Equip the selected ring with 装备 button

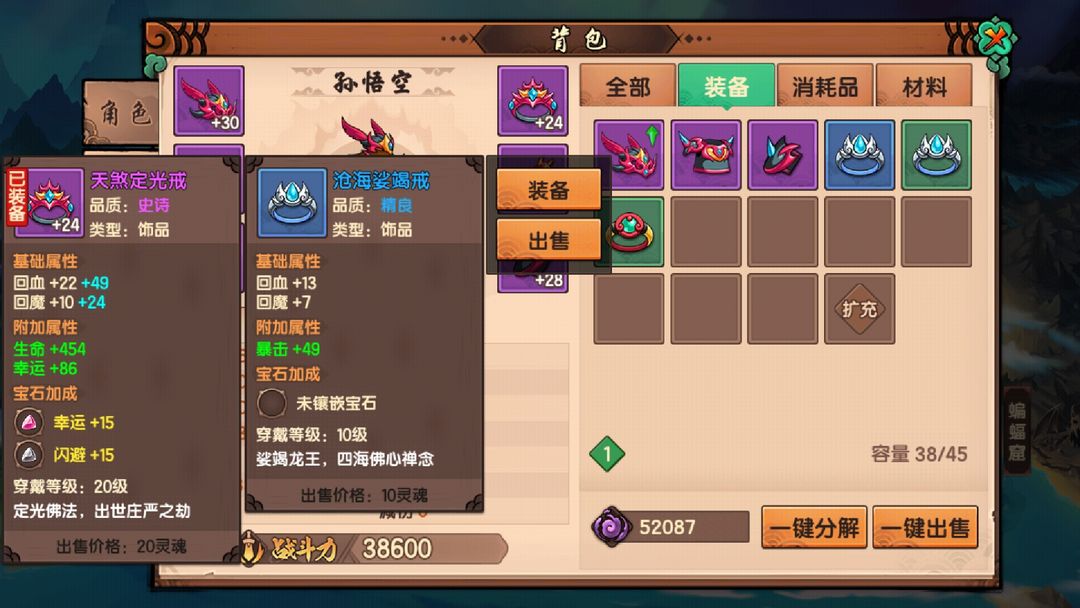point(548,190)
